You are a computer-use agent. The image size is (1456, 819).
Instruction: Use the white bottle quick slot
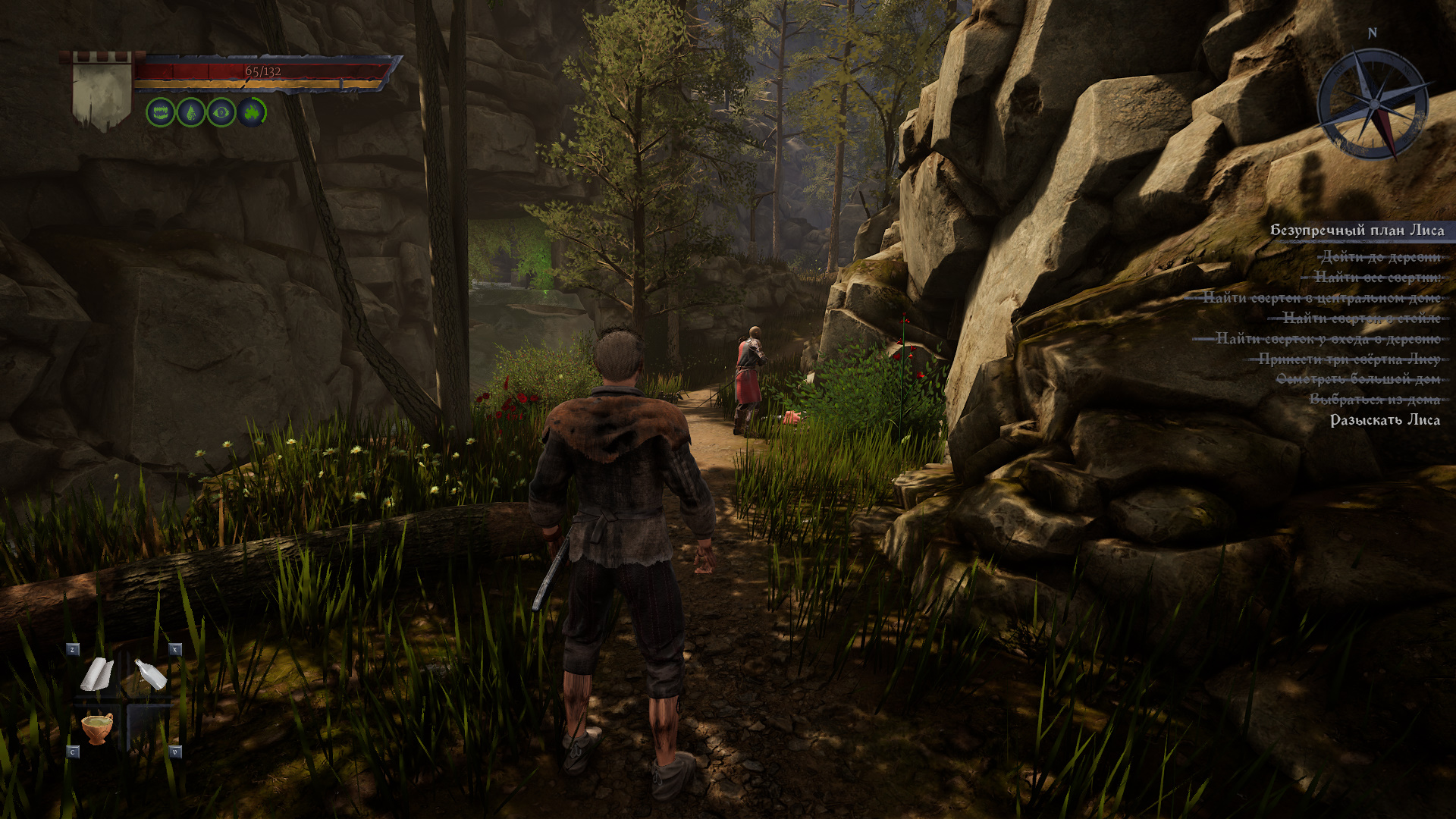[x=150, y=674]
